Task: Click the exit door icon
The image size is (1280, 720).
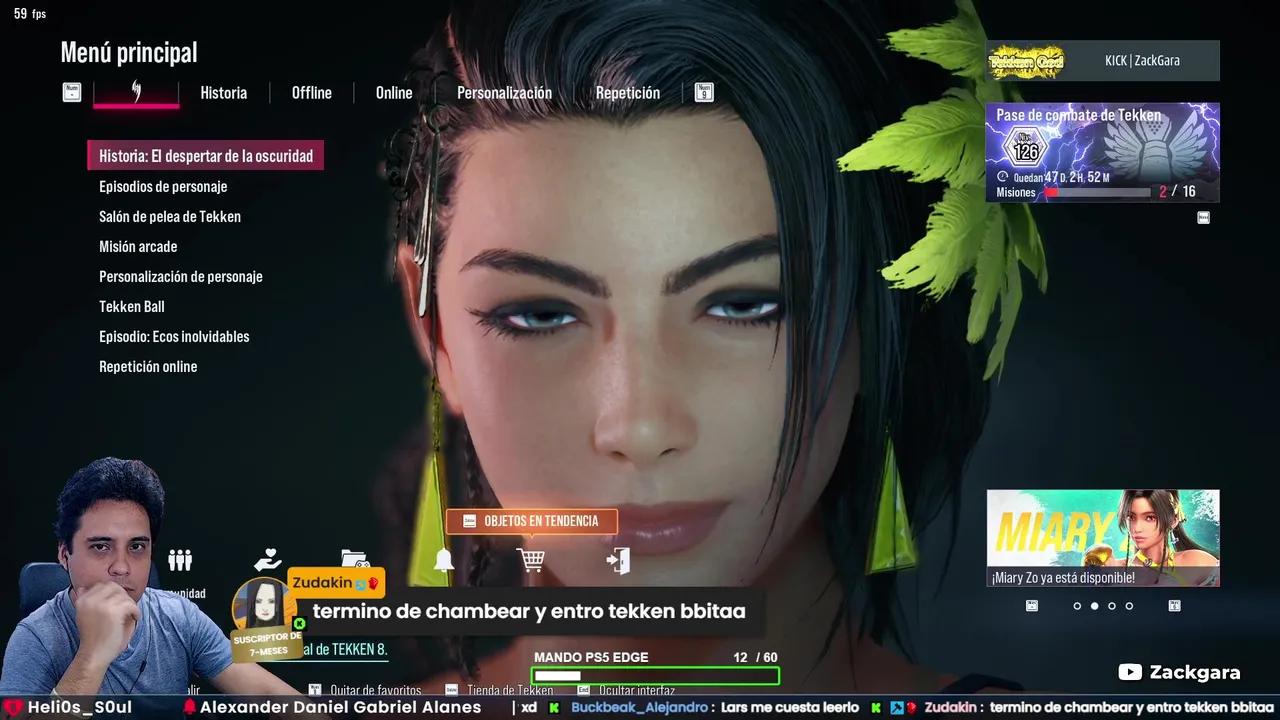Action: pyautogui.click(x=618, y=560)
